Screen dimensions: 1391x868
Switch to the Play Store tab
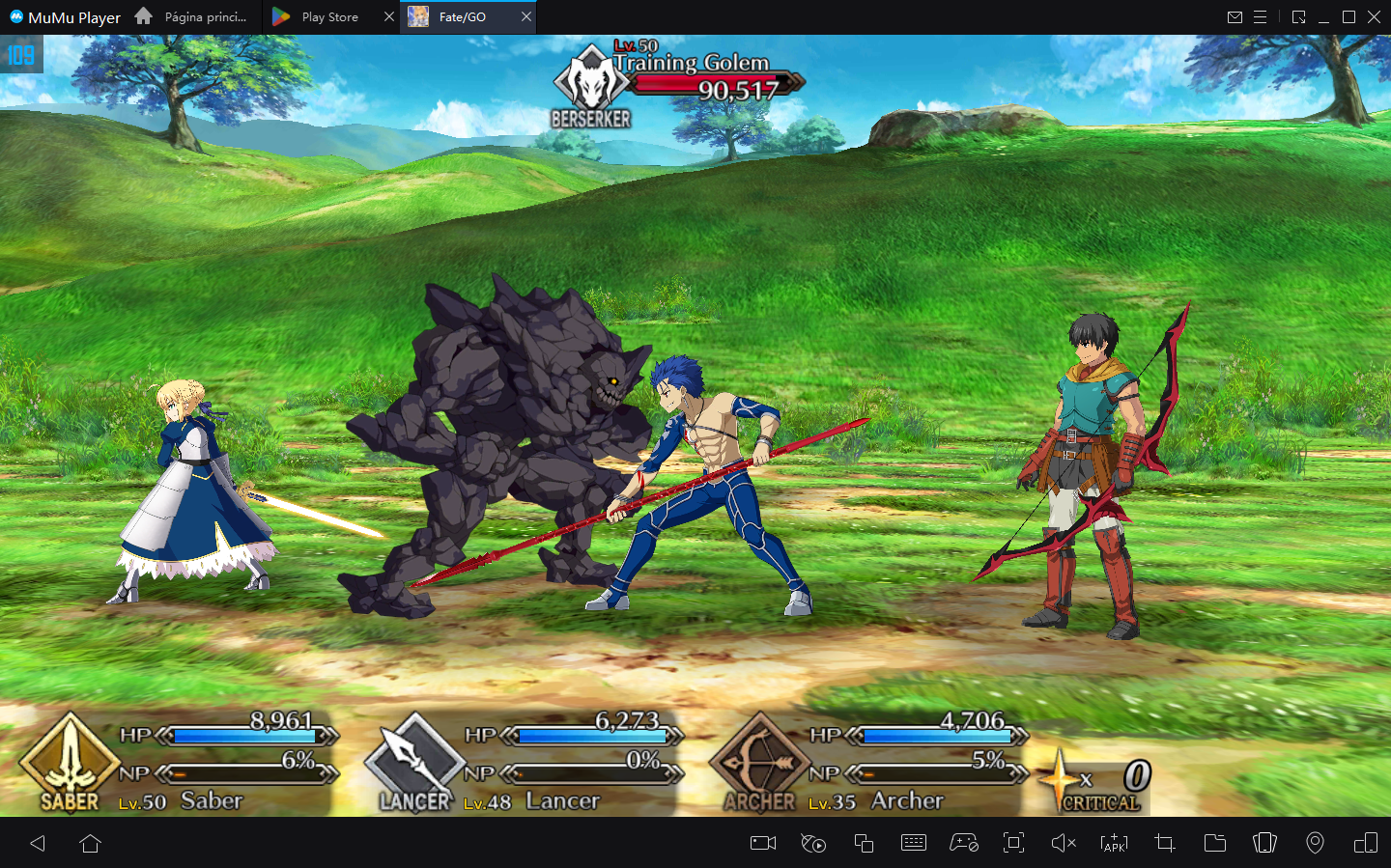pyautogui.click(x=329, y=17)
